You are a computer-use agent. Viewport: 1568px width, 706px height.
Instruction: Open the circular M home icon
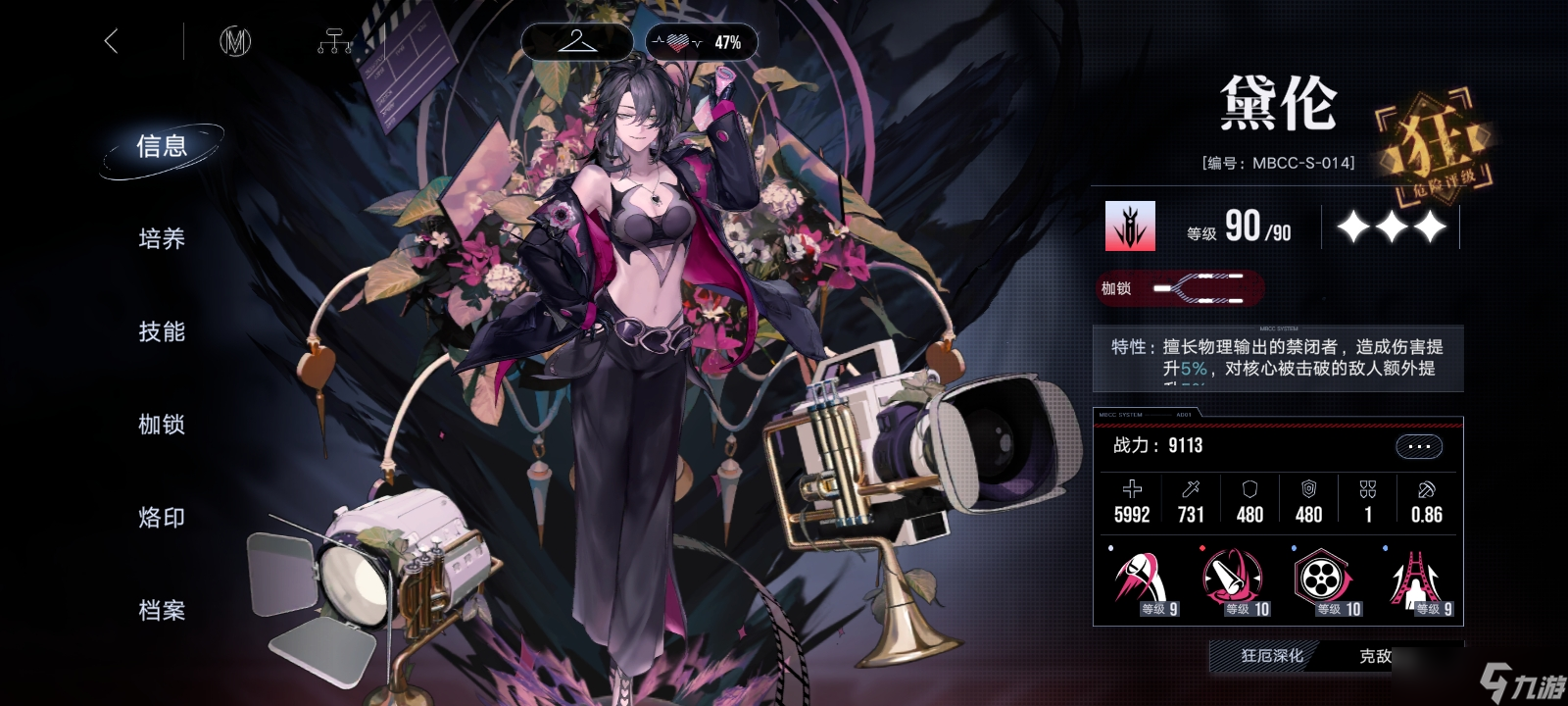(235, 41)
